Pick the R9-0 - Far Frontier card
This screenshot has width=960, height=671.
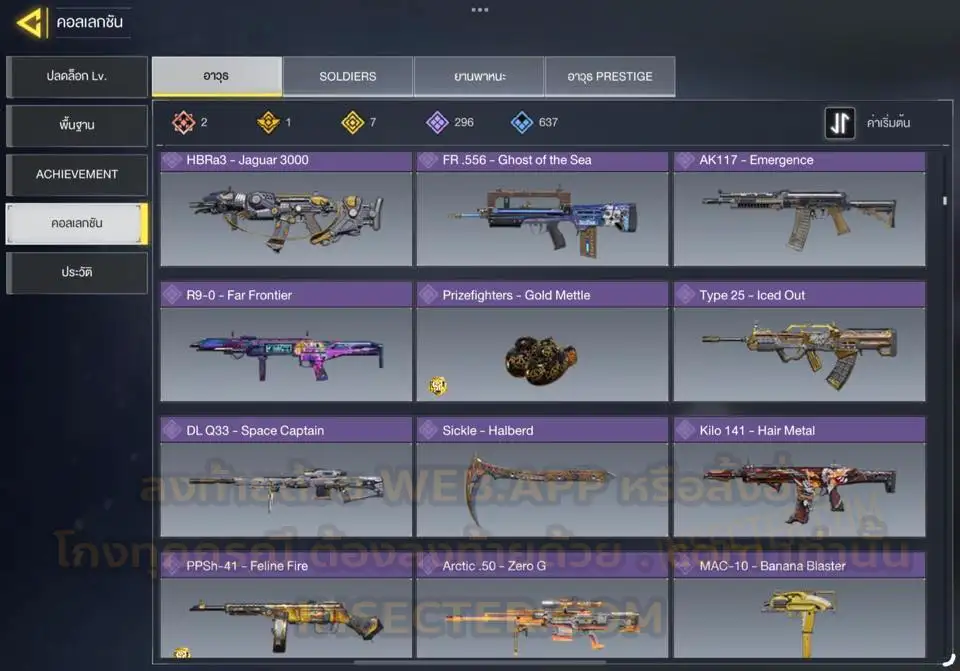coord(286,343)
